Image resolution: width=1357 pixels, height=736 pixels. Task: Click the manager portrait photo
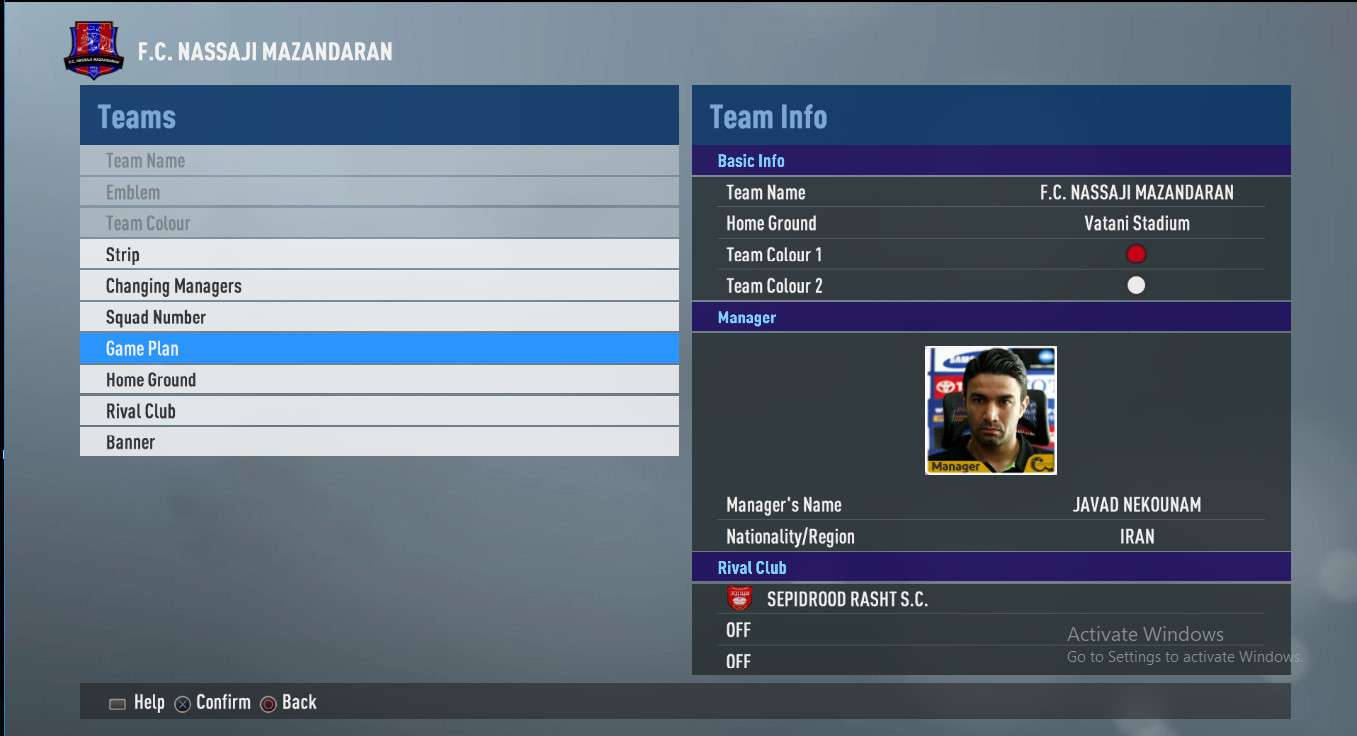coord(990,410)
